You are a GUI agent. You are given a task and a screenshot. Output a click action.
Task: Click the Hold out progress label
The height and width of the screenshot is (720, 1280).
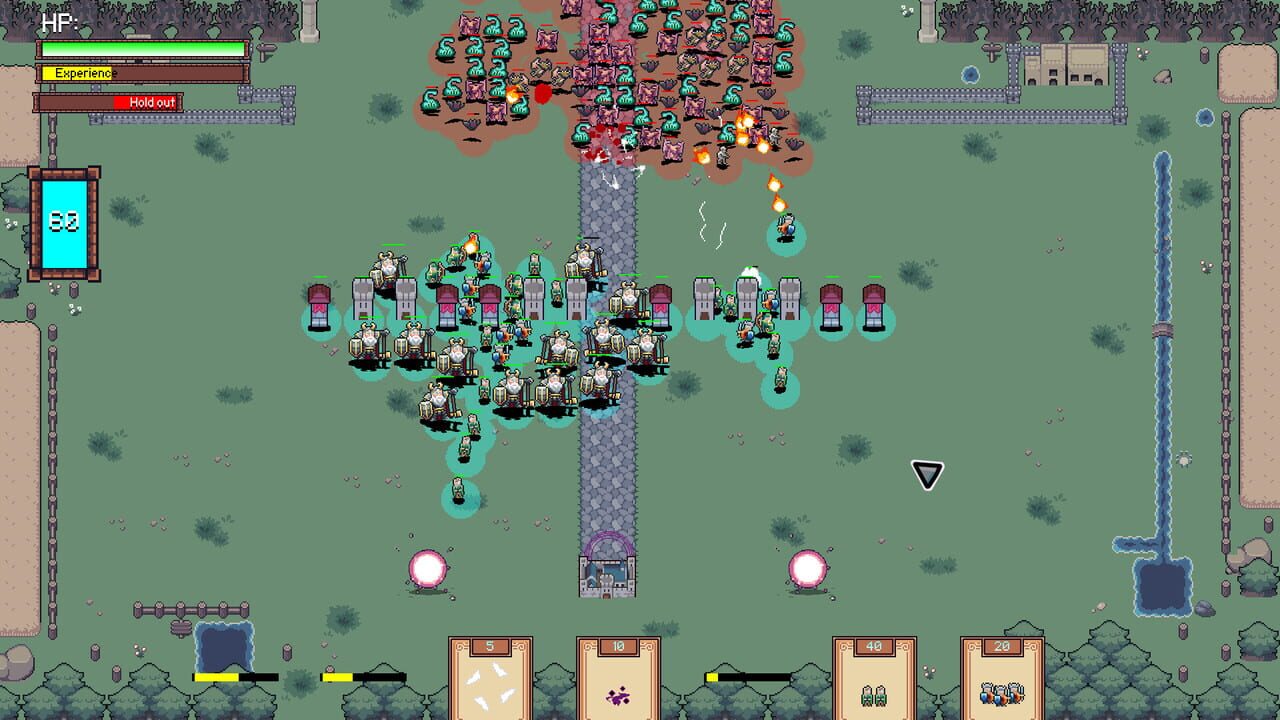pyautogui.click(x=150, y=102)
